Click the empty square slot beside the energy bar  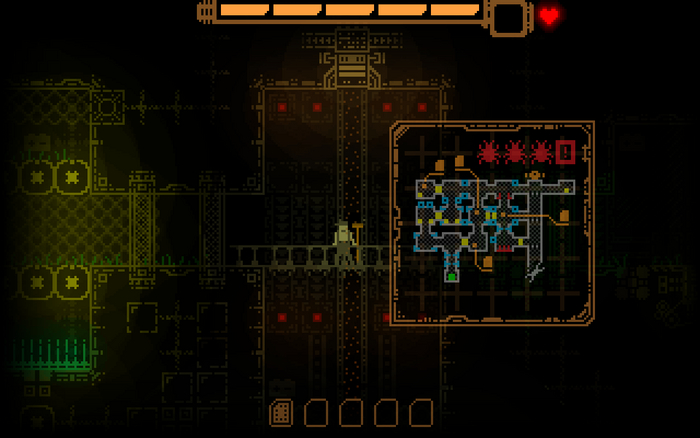coord(507,17)
